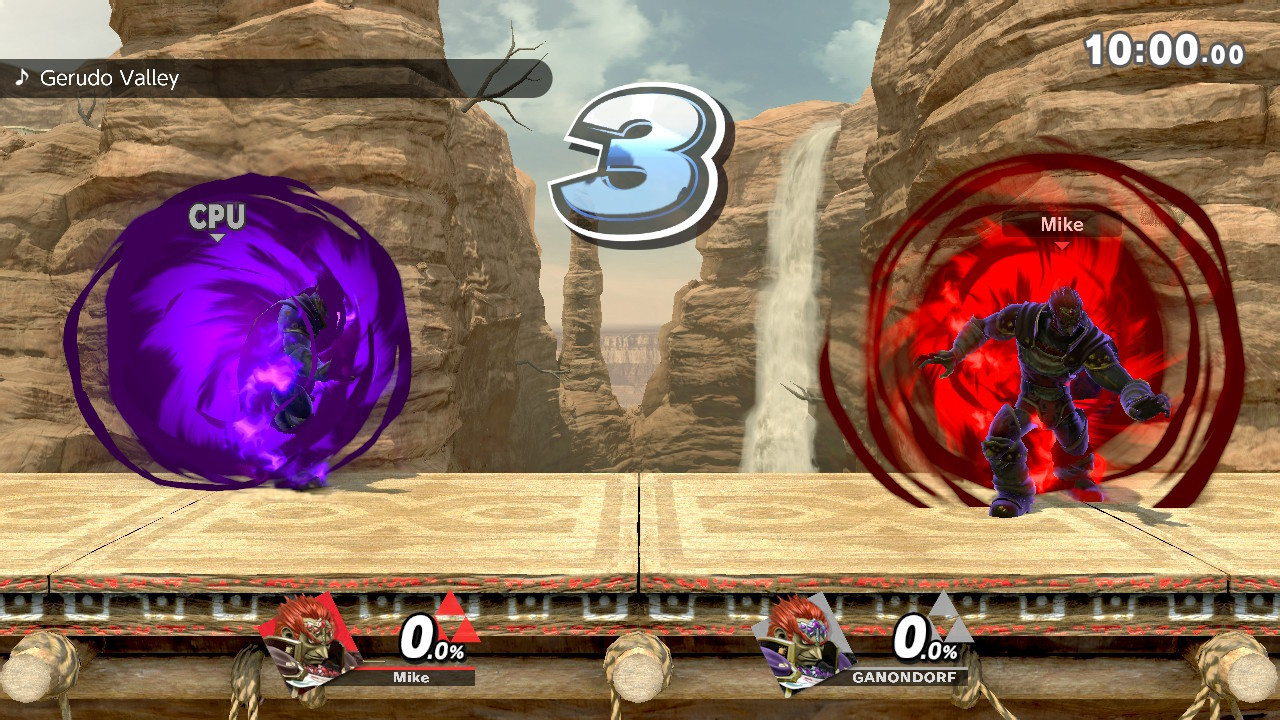Toggle the CPU nametag above the purple warp
The height and width of the screenshot is (720, 1280).
(216, 215)
